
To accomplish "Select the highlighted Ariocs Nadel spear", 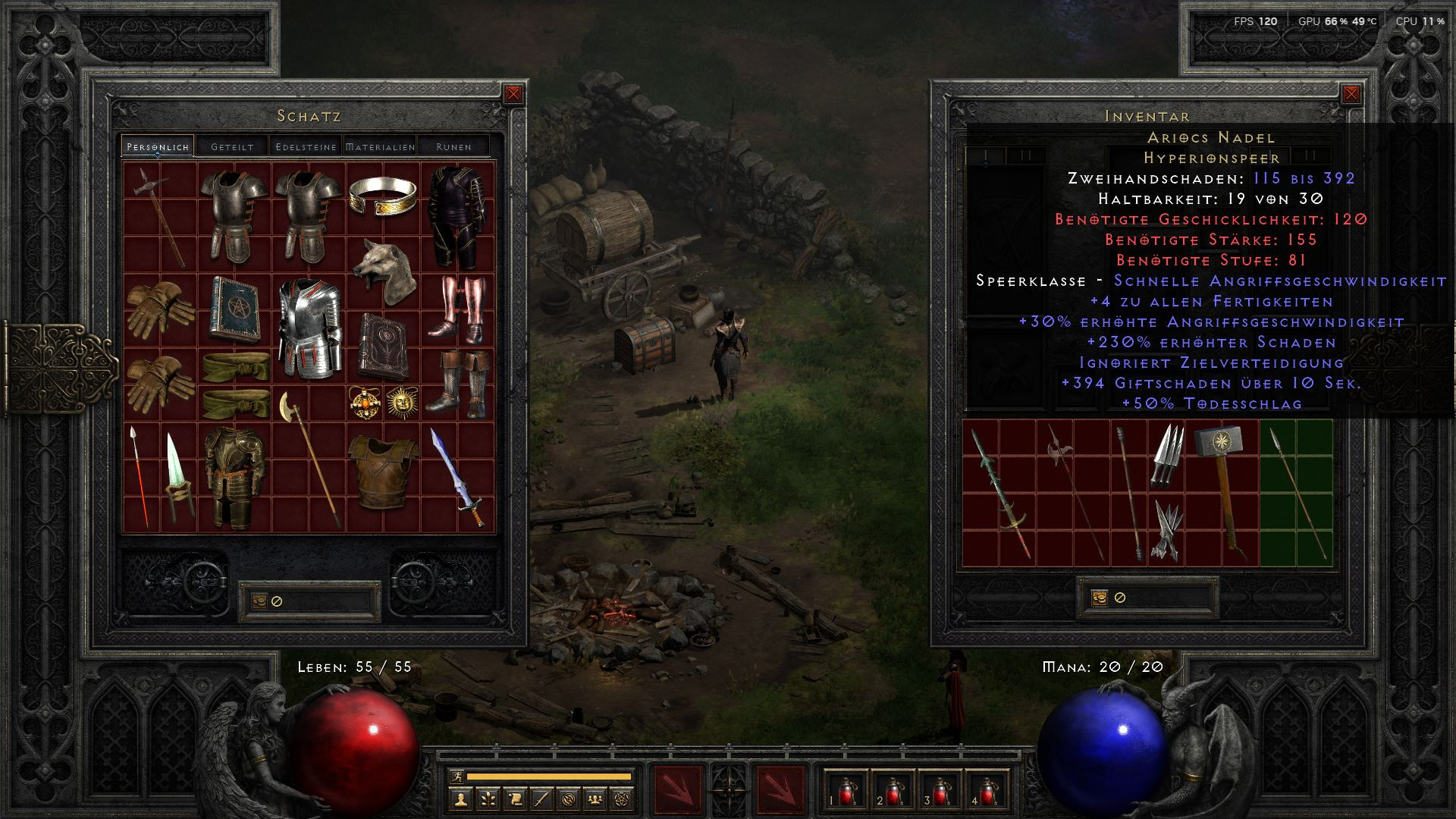I will pos(1297,491).
